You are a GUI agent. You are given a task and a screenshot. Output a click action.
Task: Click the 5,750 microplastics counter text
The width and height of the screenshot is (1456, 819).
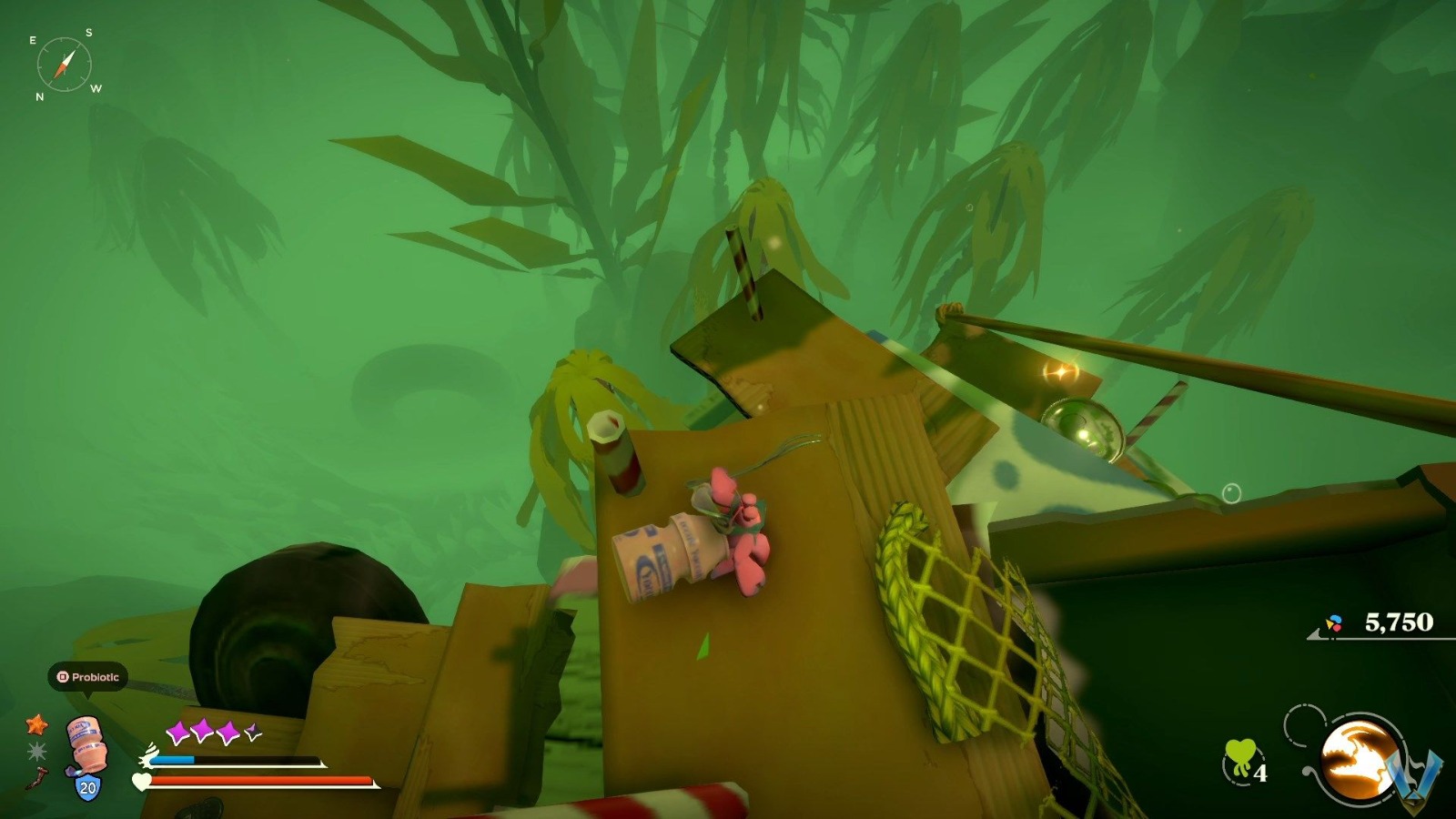[x=1399, y=622]
